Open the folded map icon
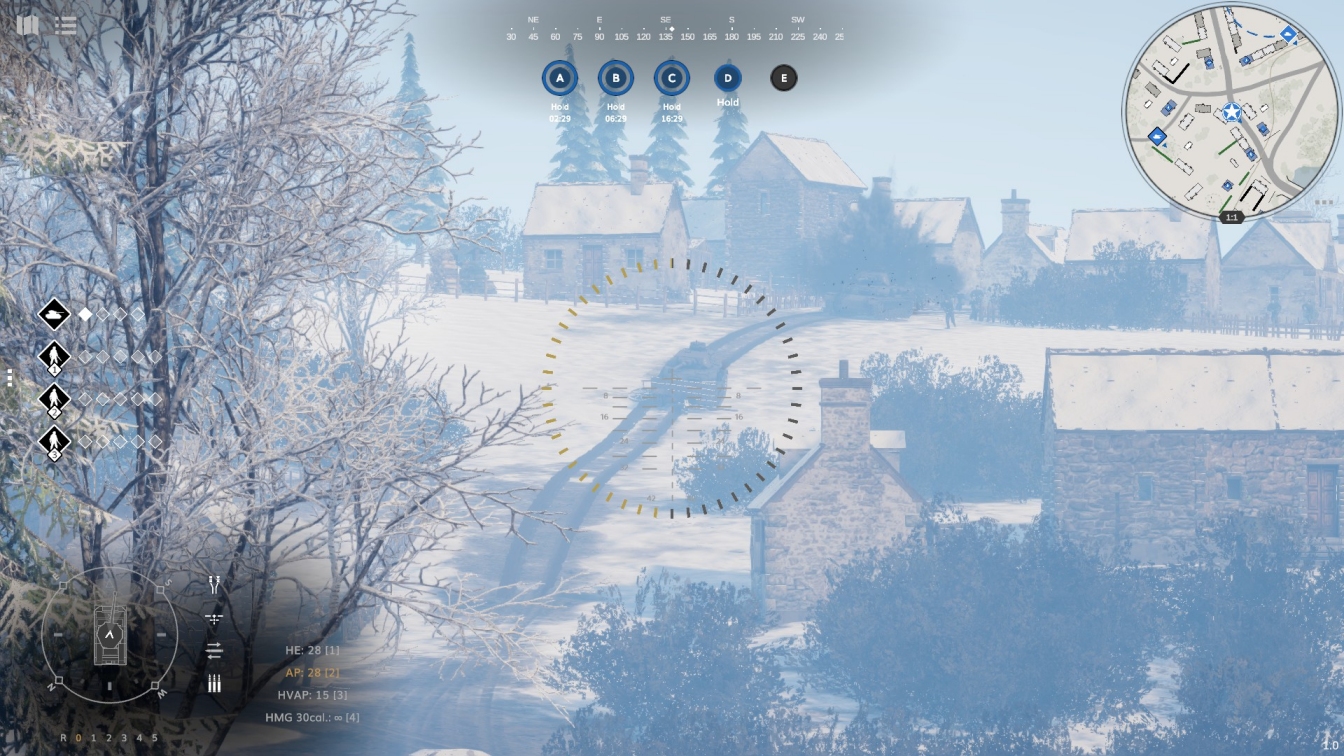Screen dimensions: 1344x756 click(28, 25)
